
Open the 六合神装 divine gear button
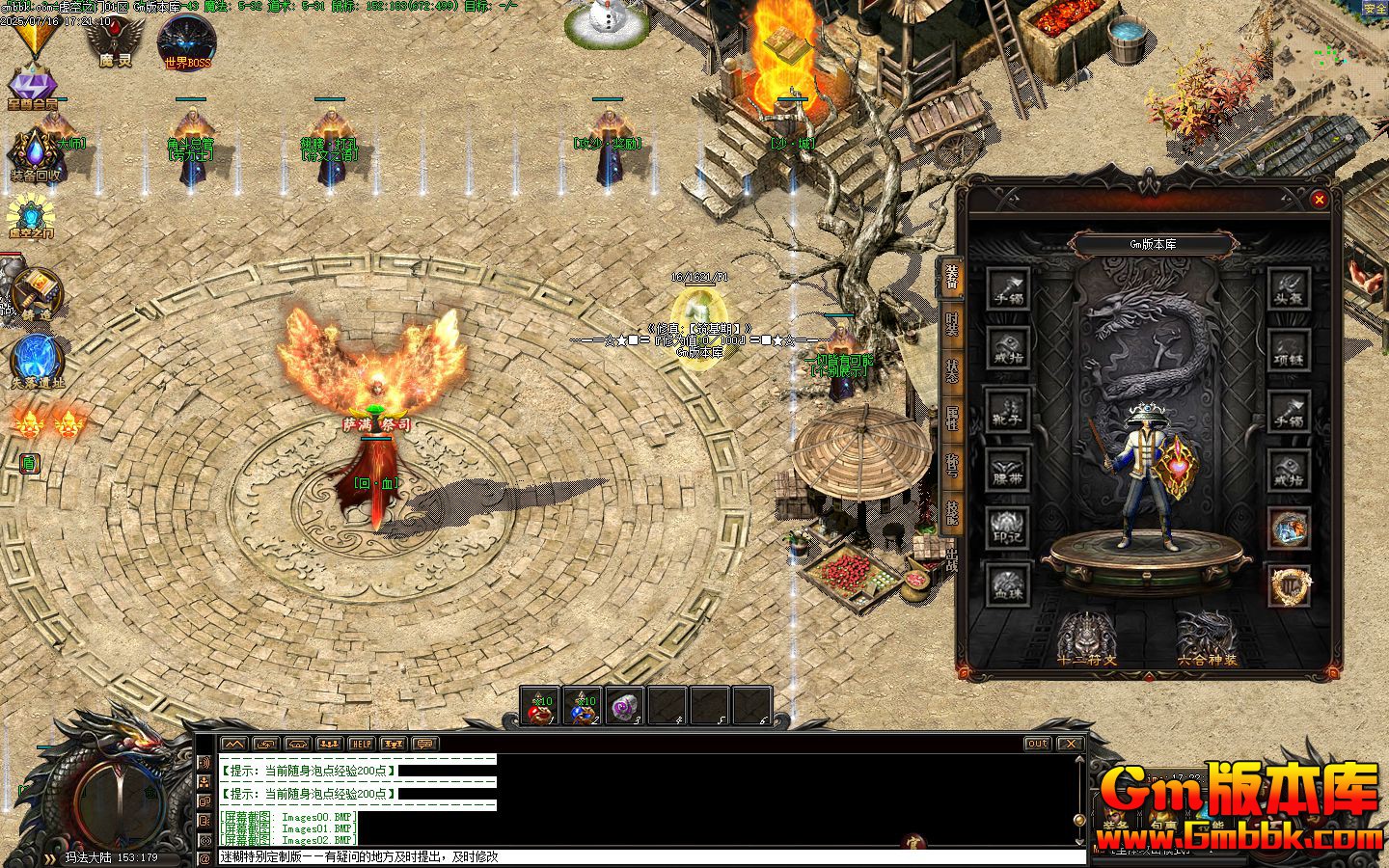tap(1207, 638)
